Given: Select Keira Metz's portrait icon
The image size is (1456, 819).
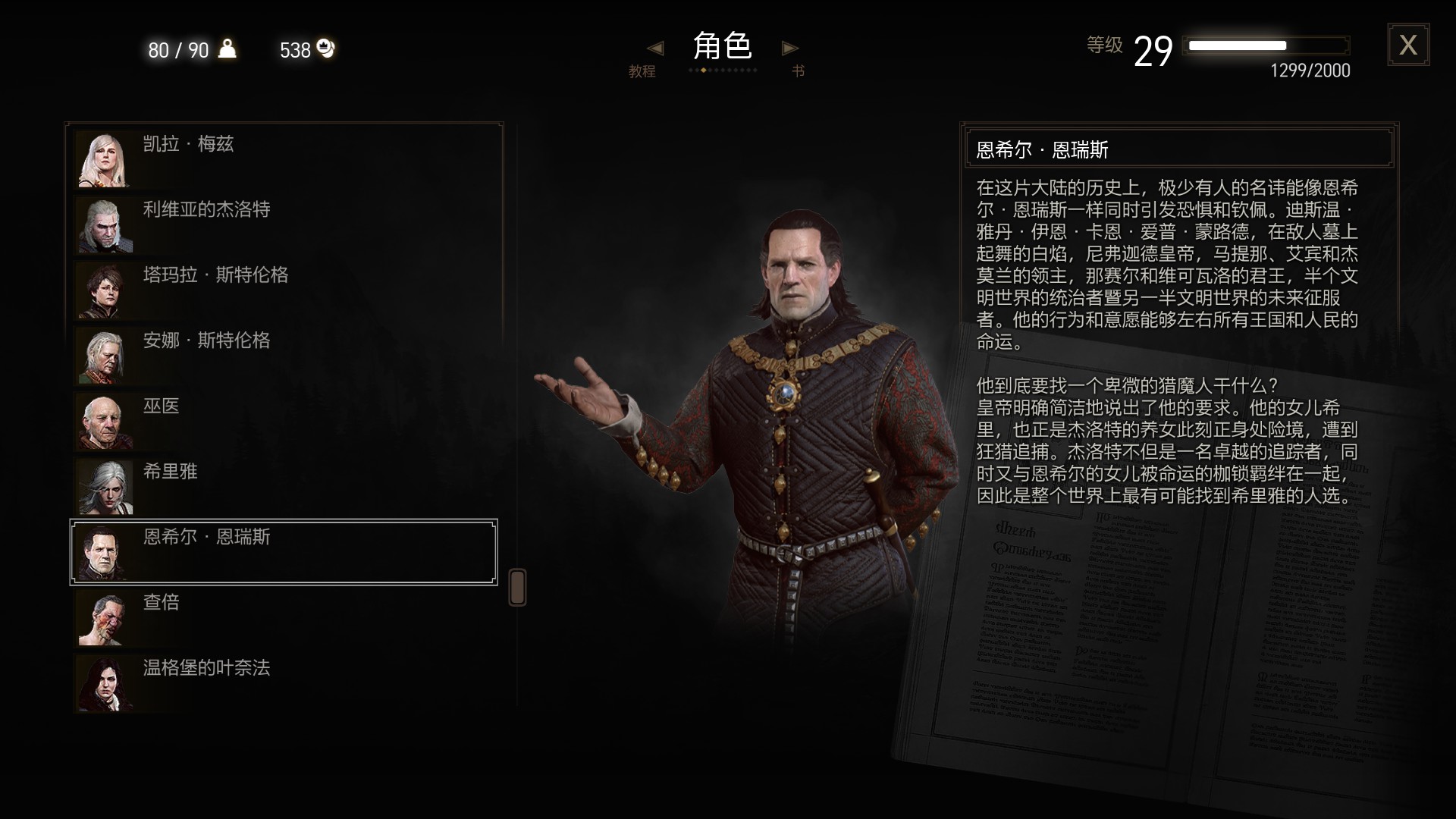Looking at the screenshot, I should [105, 159].
